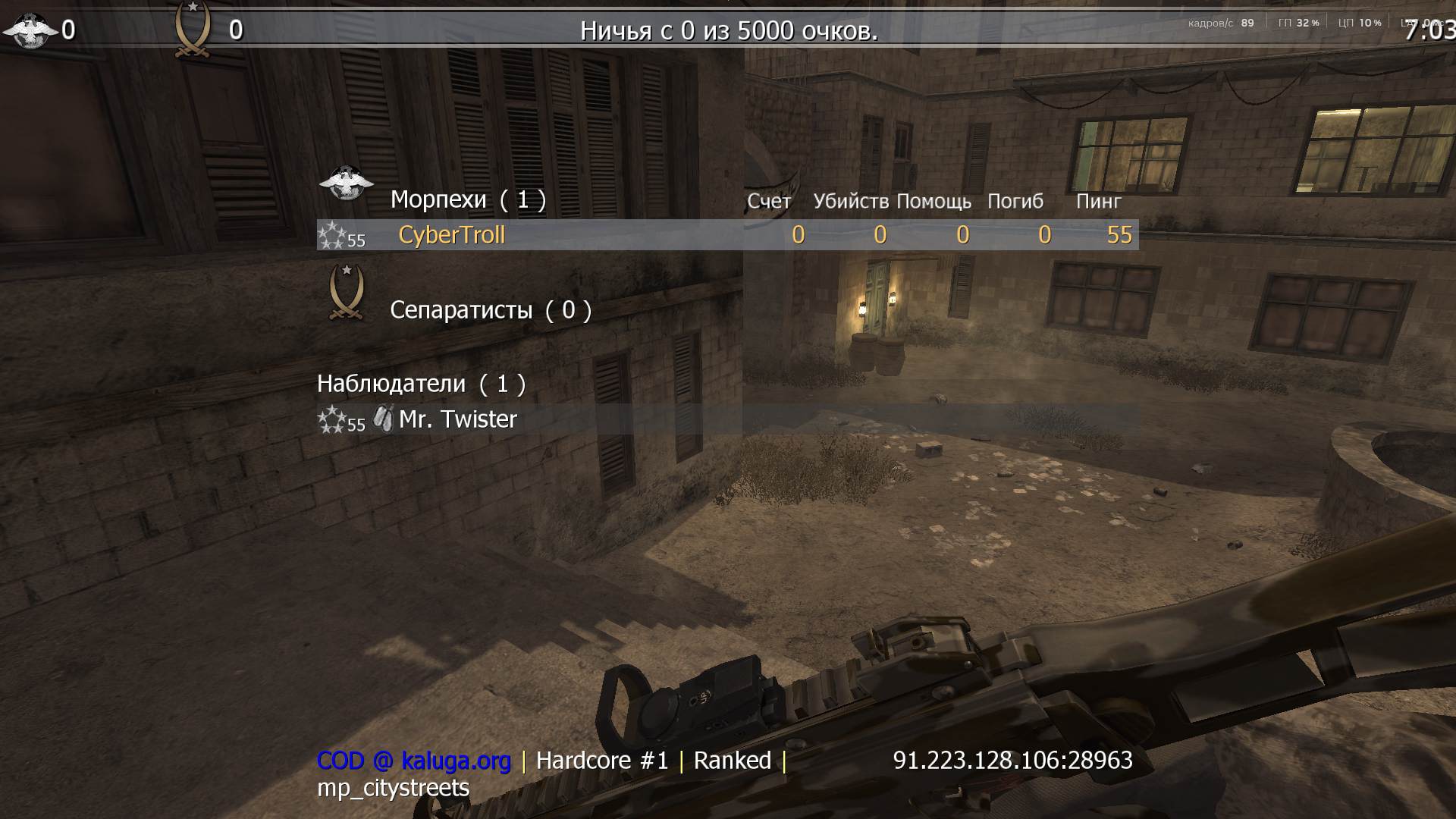Click the Marines icon in top-left score bar
This screenshot has width=1456, height=819.
(x=29, y=30)
